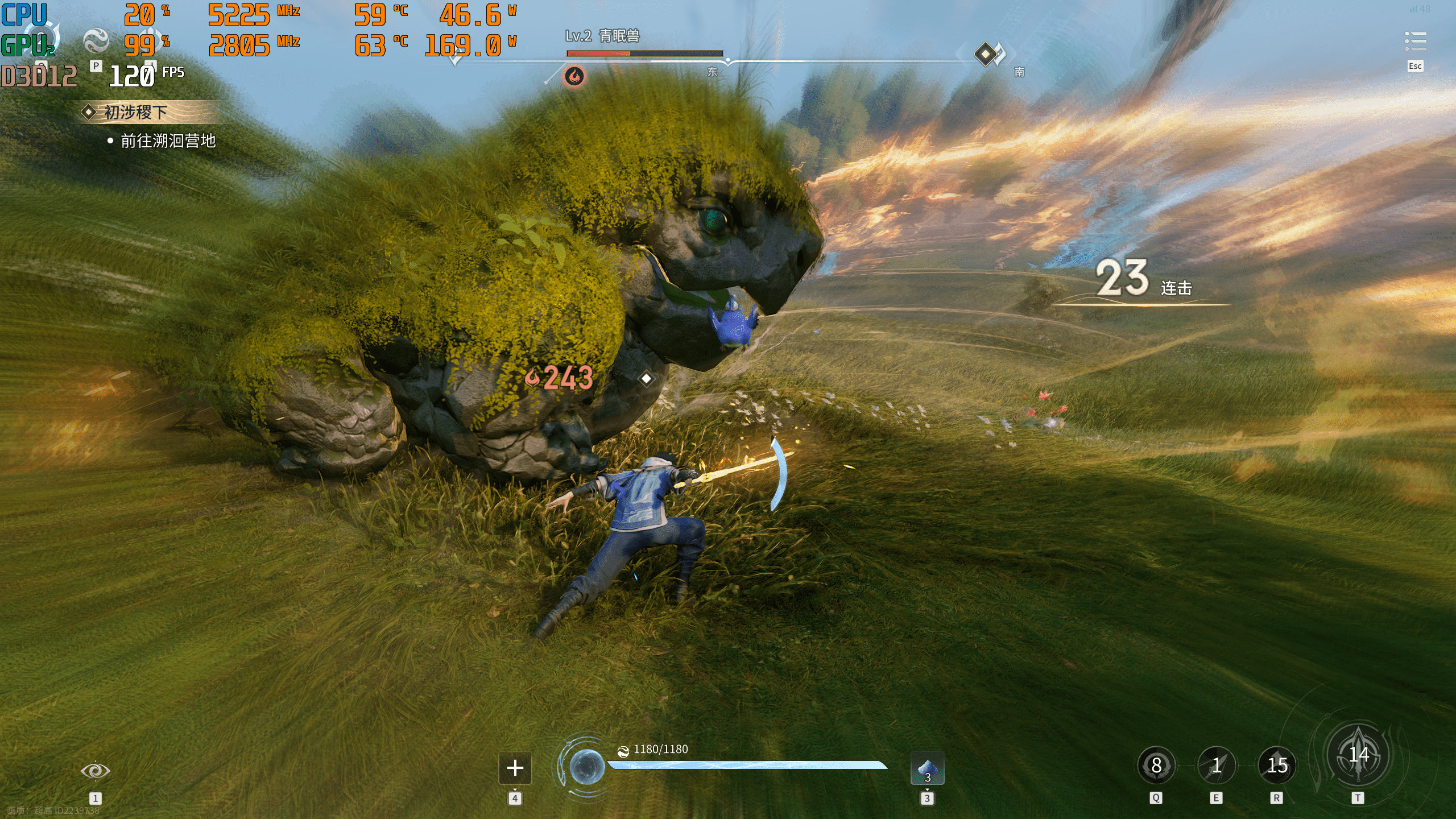This screenshot has width=1456, height=819.
Task: Open the empty plus item slot
Action: click(x=515, y=768)
